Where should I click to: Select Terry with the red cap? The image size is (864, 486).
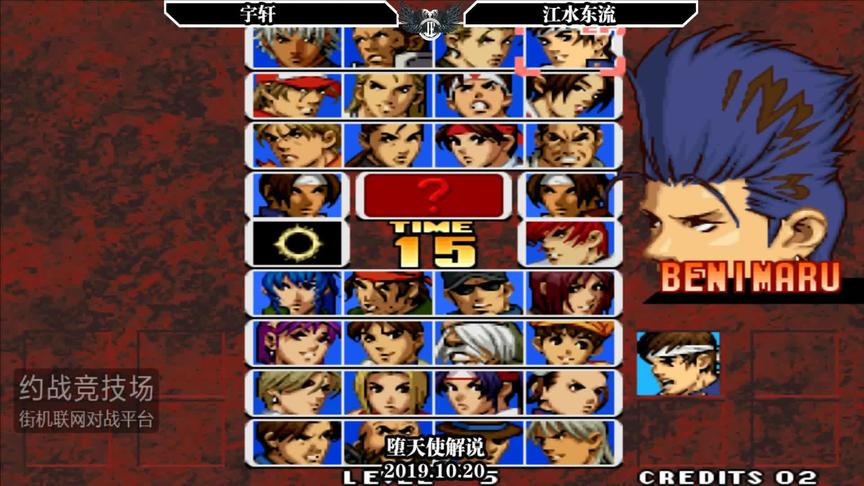pyautogui.click(x=297, y=95)
